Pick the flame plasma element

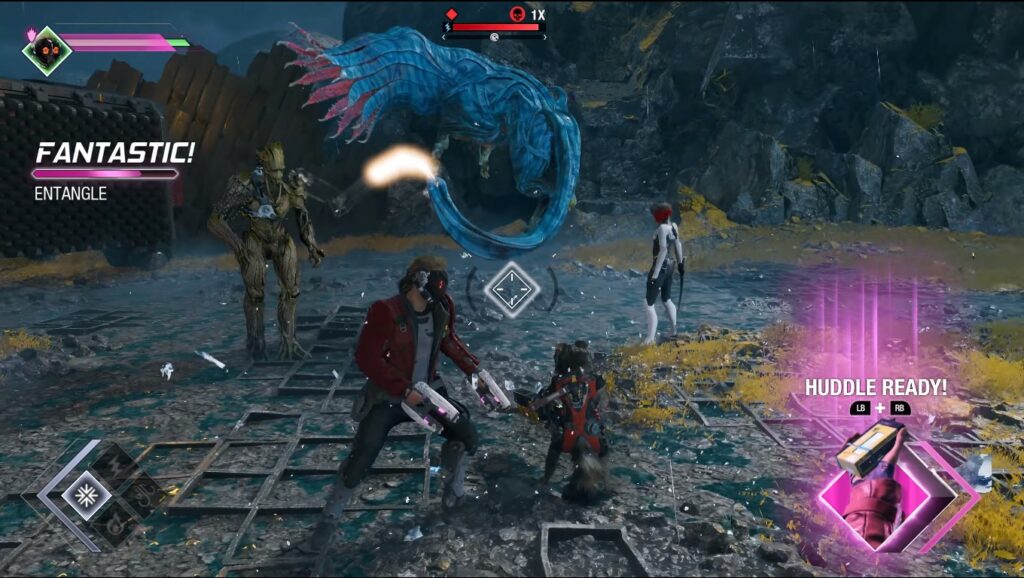click(x=116, y=524)
